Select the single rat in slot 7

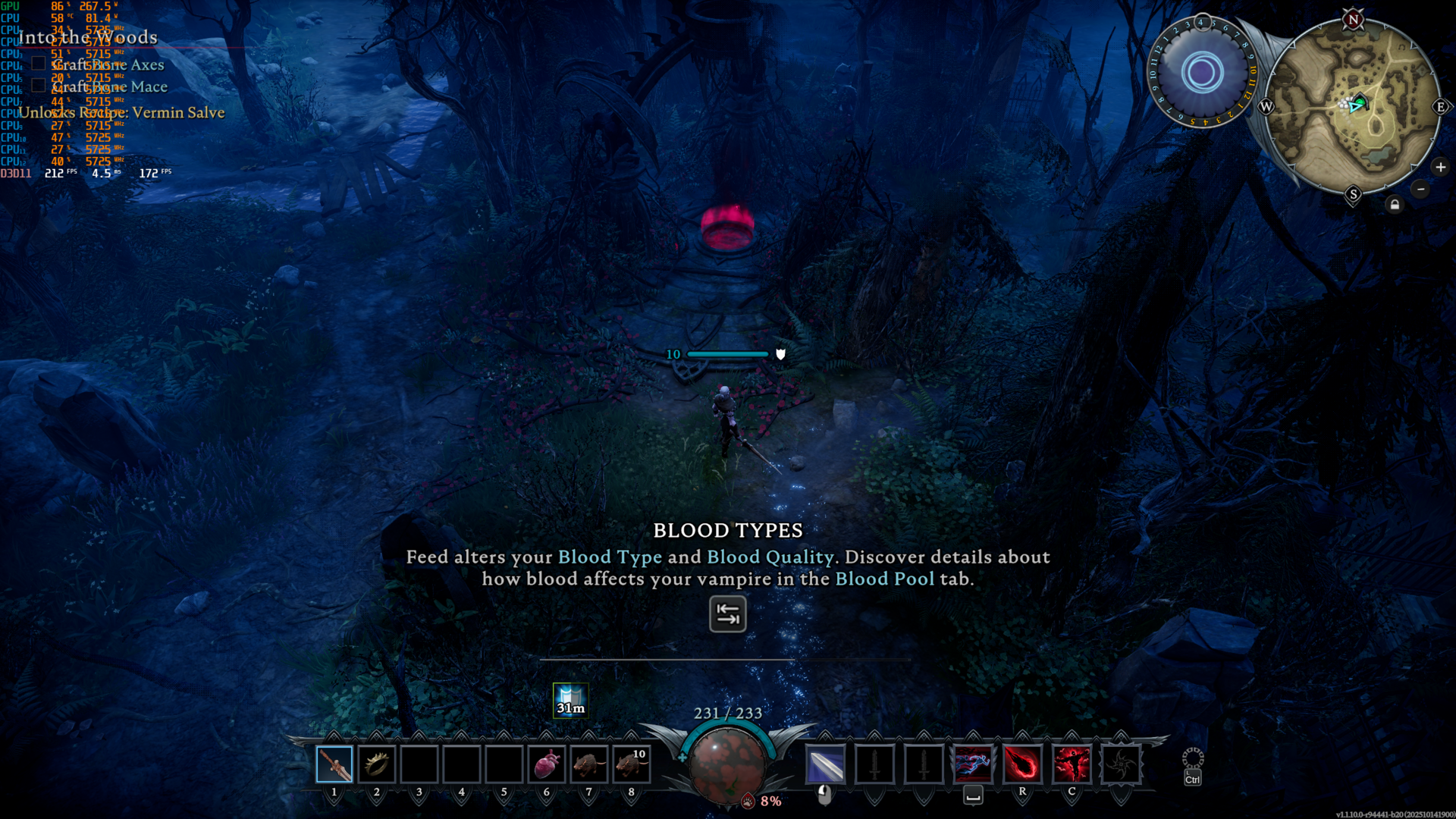588,764
